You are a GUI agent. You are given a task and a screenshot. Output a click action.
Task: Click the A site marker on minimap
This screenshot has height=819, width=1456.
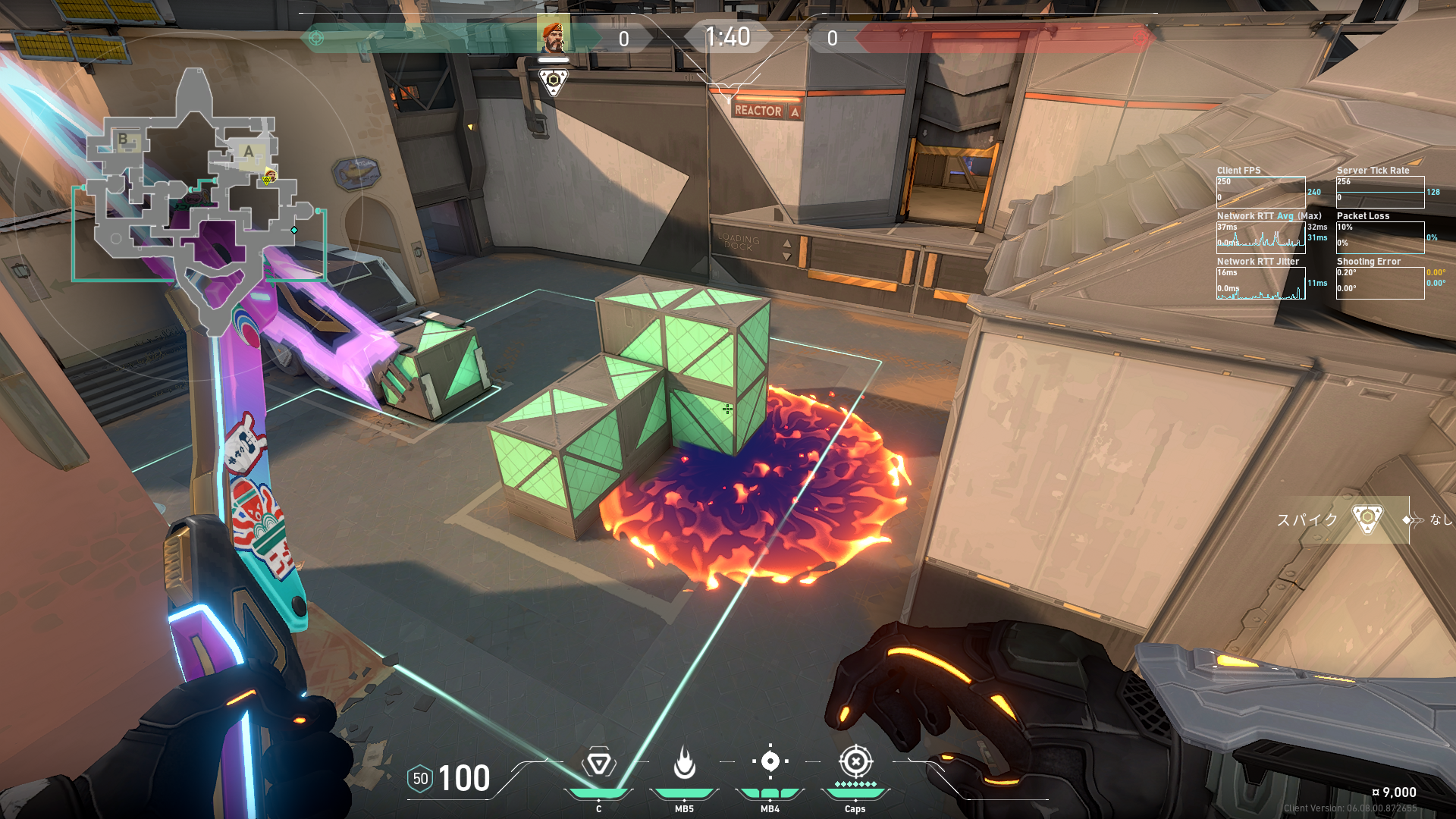point(248,152)
